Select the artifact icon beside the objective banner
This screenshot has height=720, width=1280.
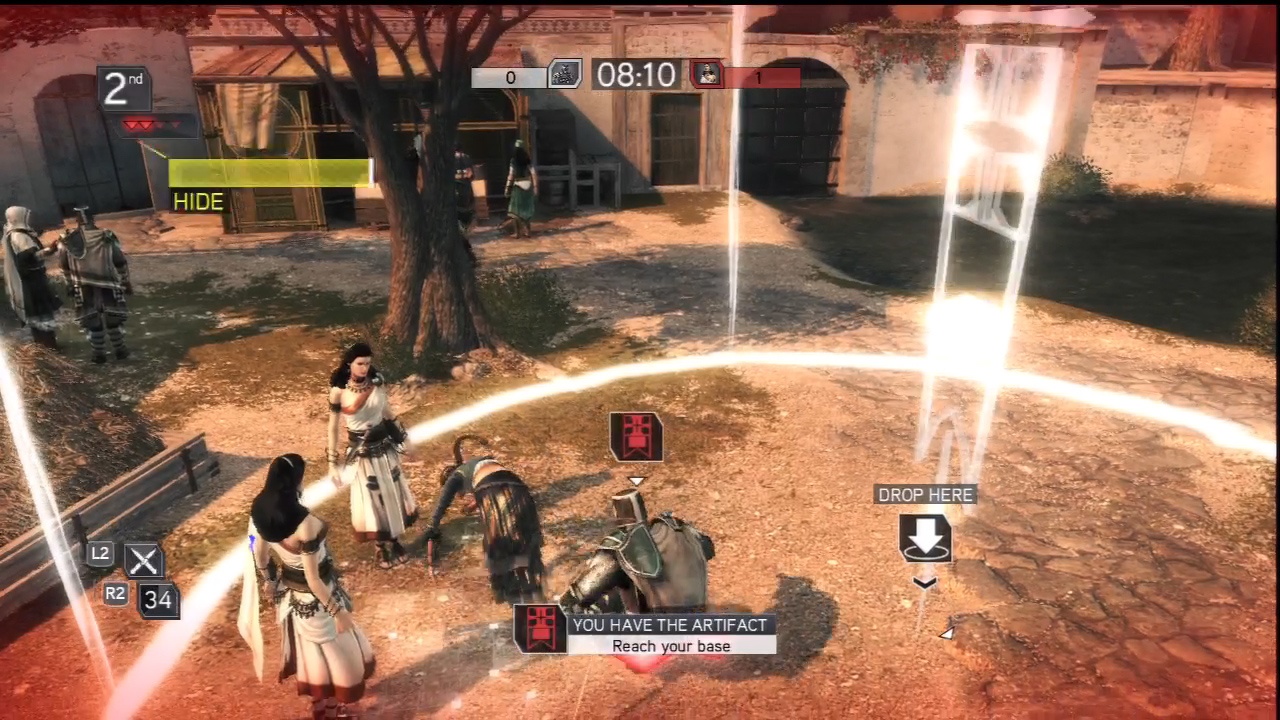(x=541, y=629)
